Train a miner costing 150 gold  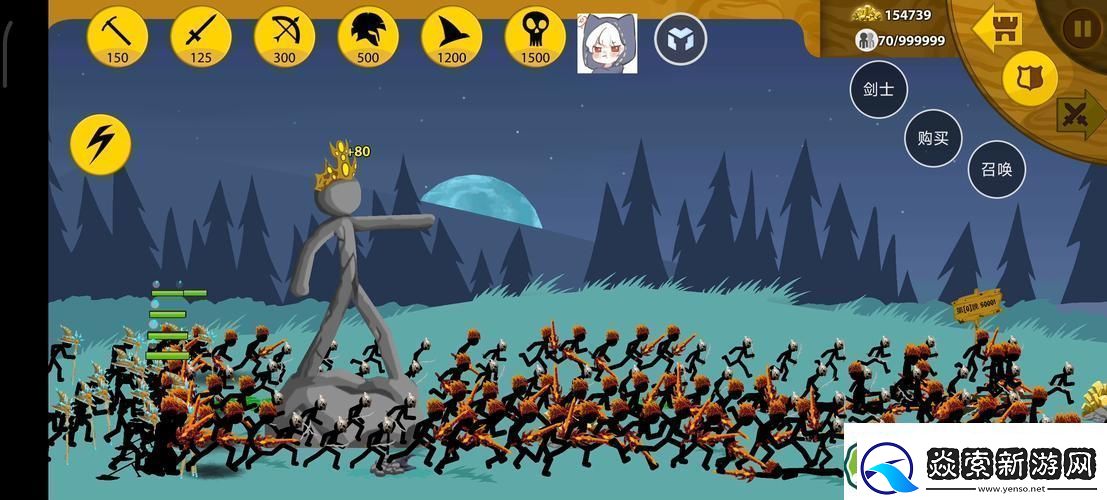tap(117, 36)
